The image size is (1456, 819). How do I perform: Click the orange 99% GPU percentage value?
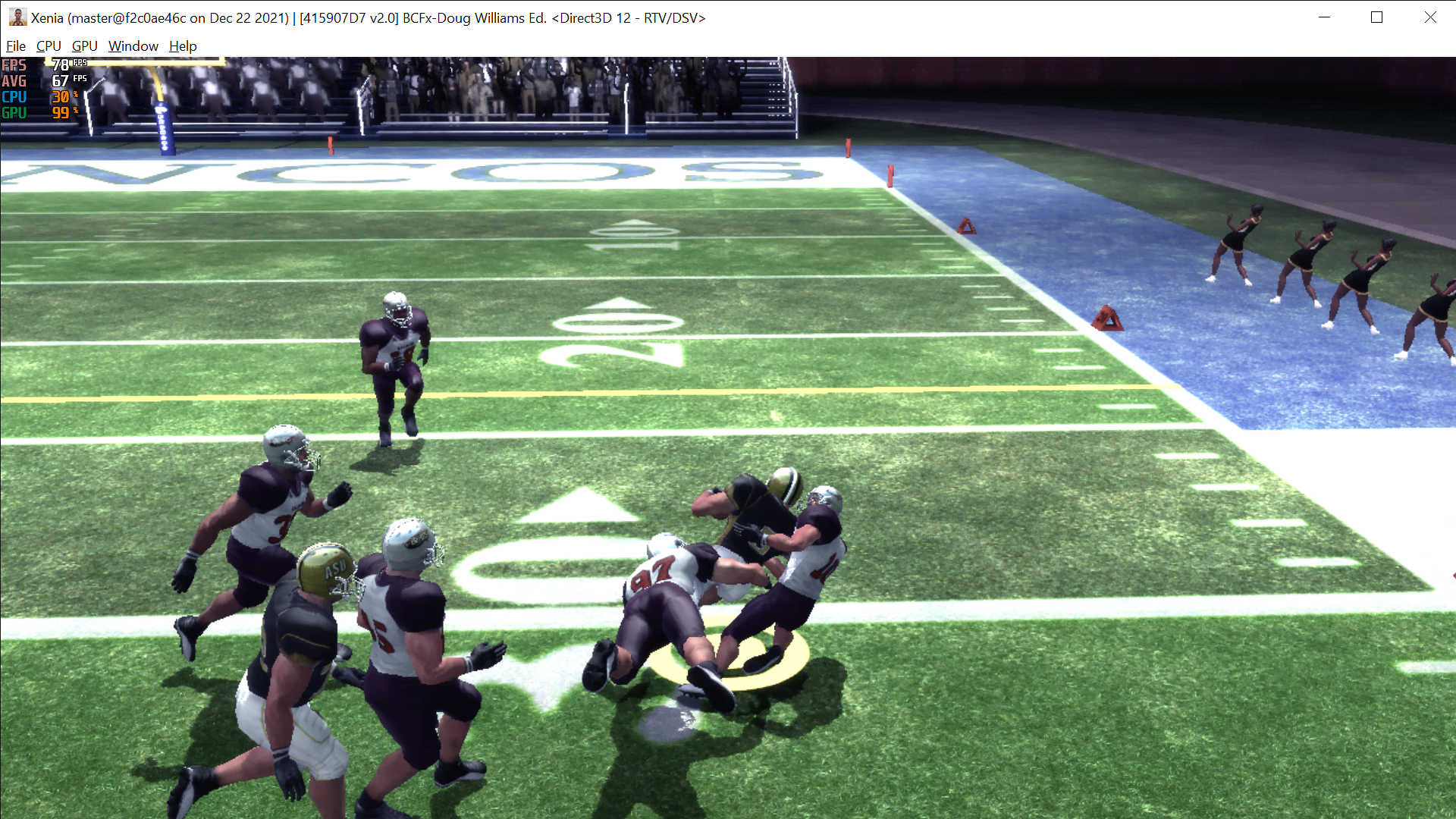59,112
